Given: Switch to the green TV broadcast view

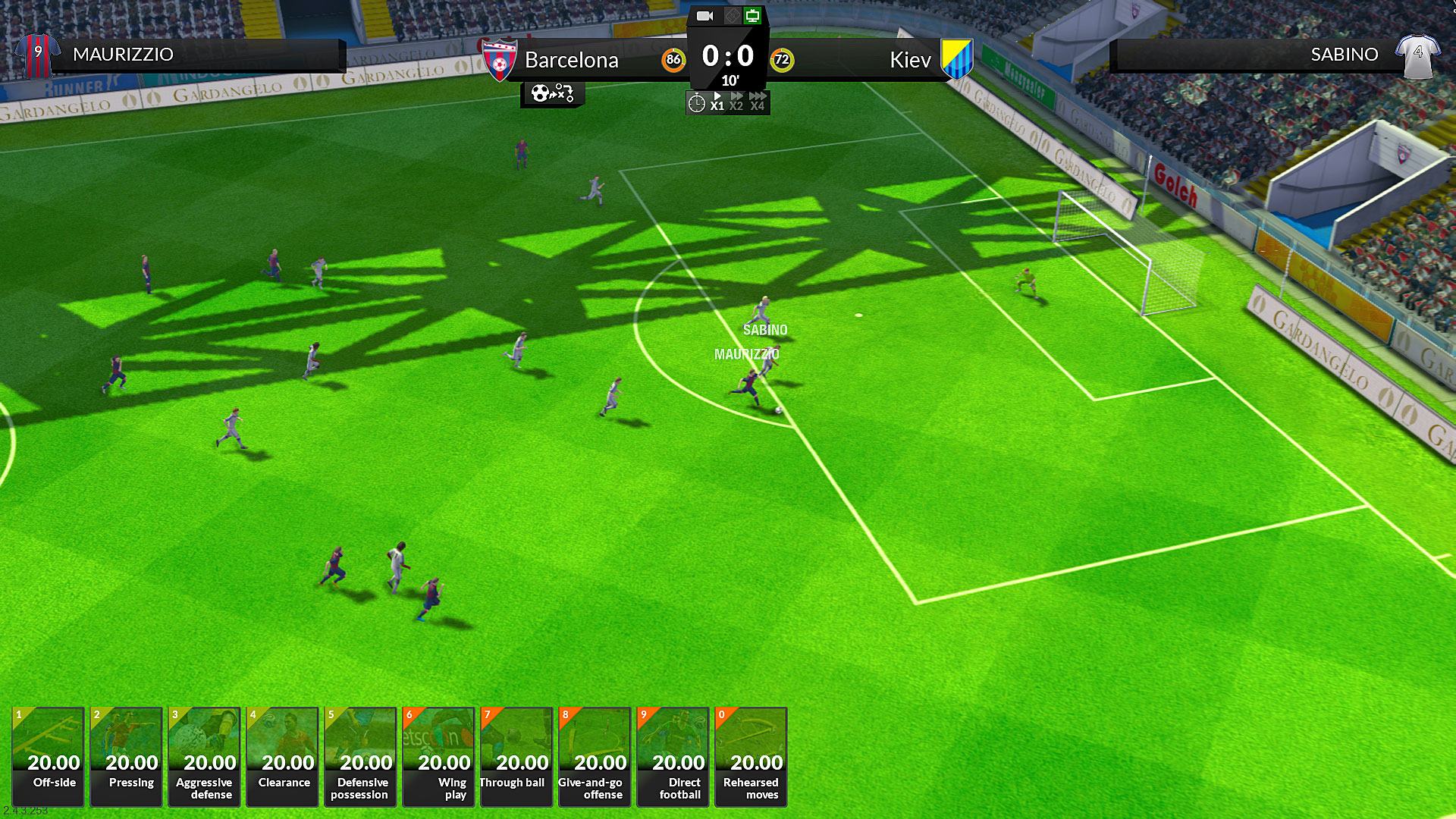Looking at the screenshot, I should coord(752,16).
